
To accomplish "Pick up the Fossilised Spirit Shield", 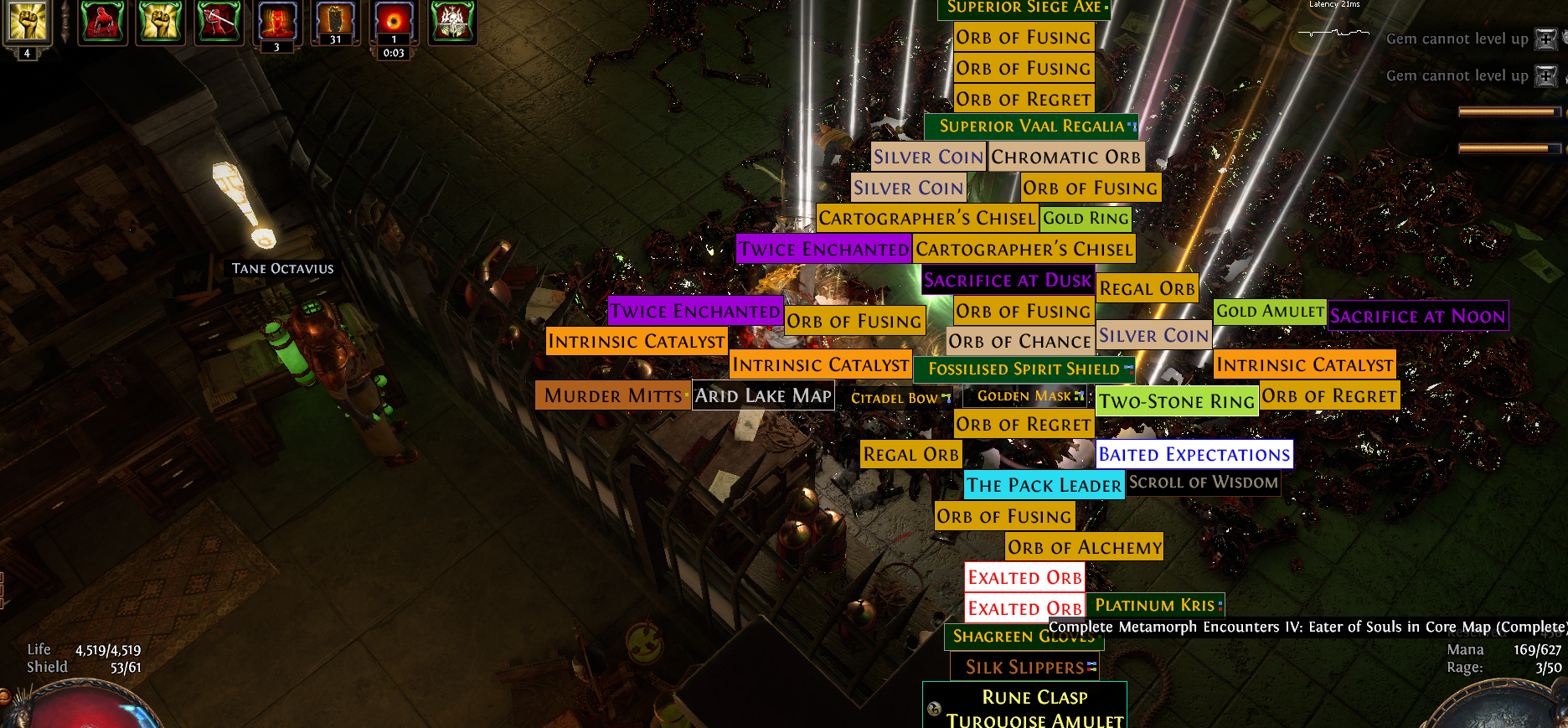I will pos(1024,369).
